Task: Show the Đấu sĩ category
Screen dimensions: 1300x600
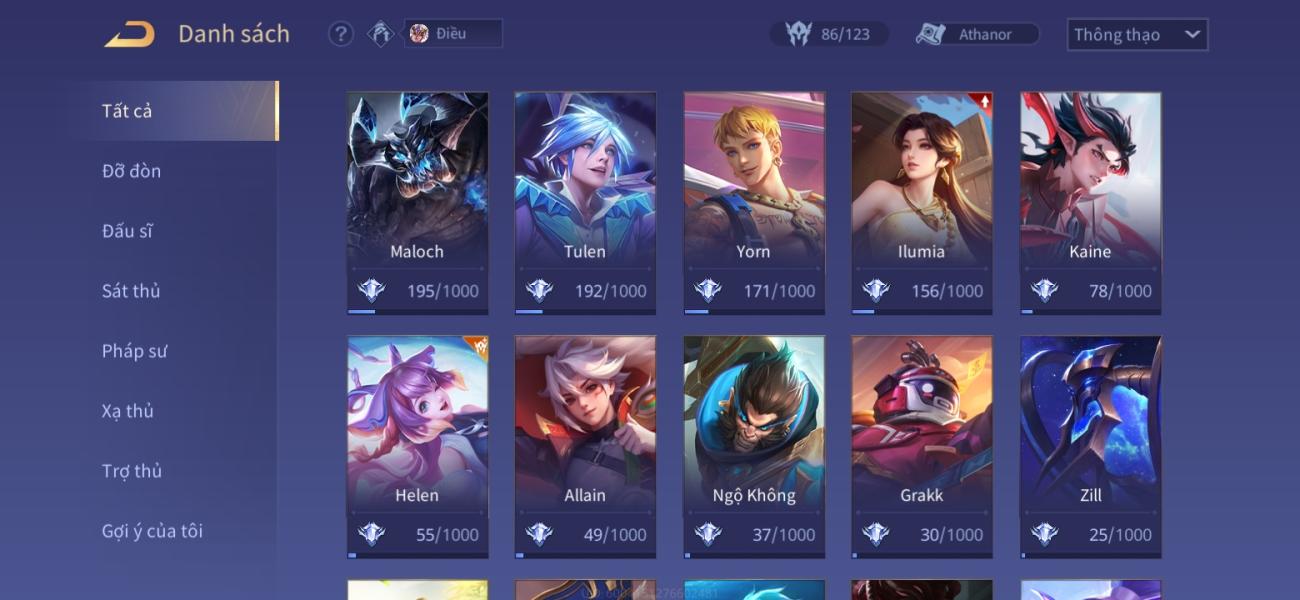Action: click(127, 231)
